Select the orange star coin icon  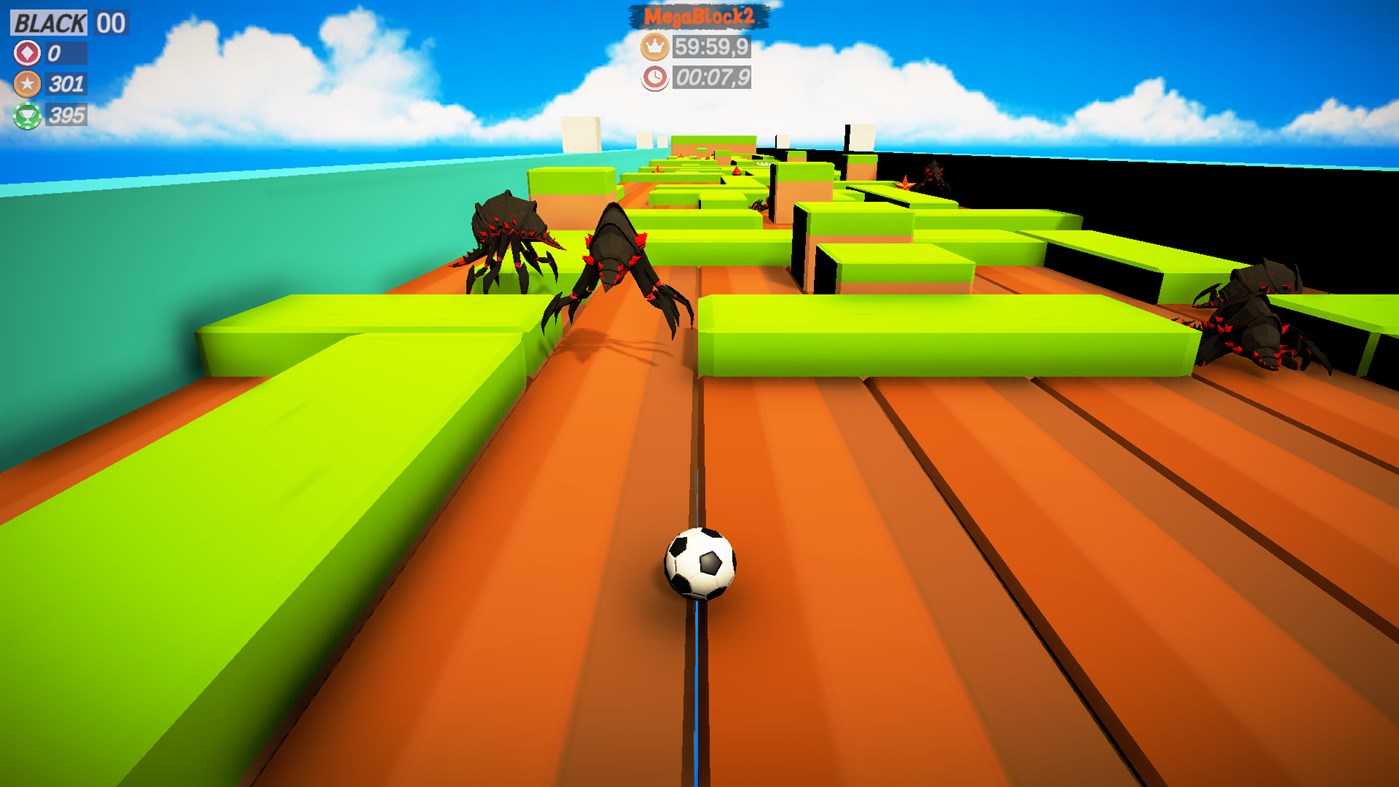(27, 83)
